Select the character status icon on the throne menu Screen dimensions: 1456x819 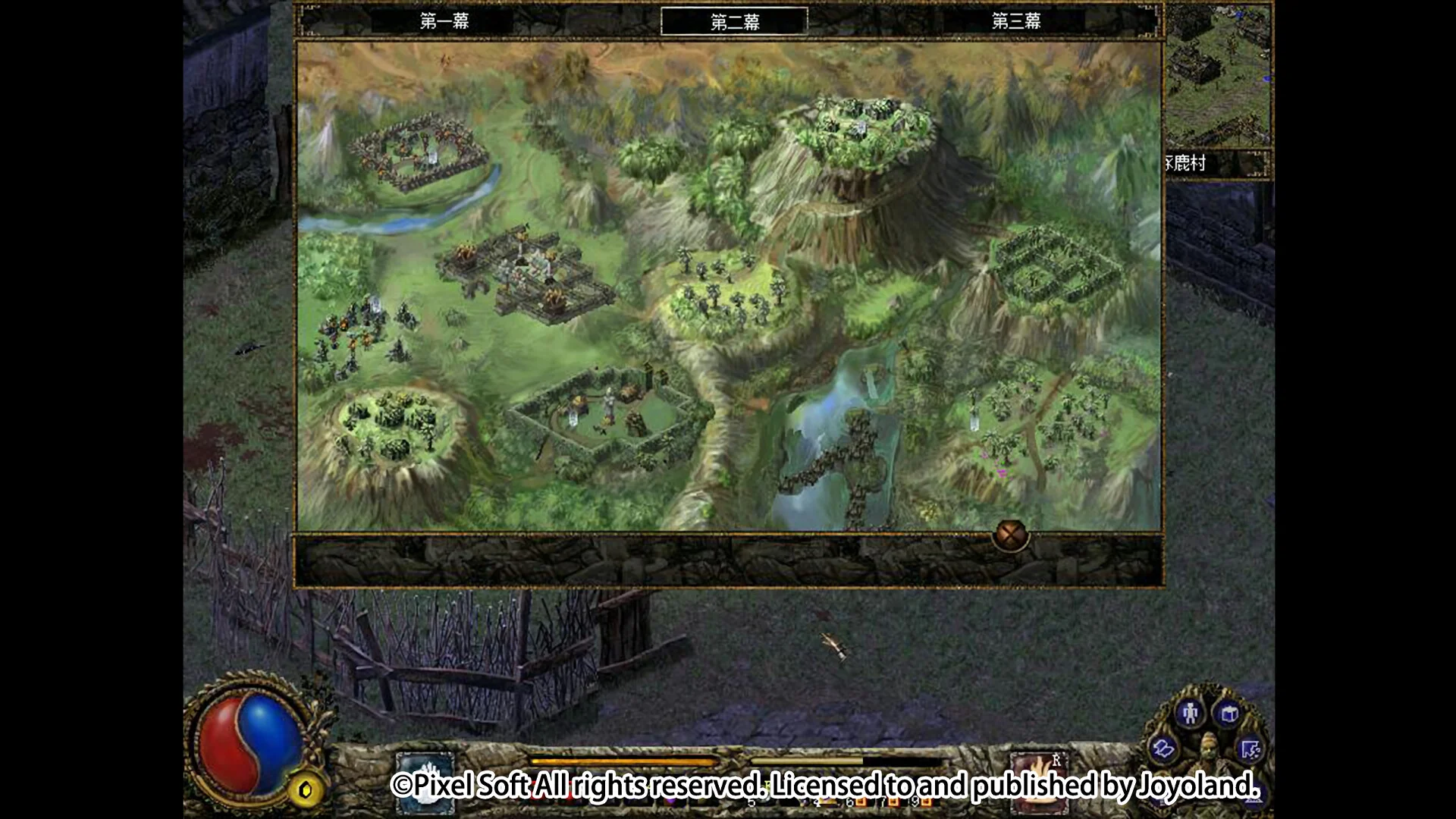click(1191, 714)
